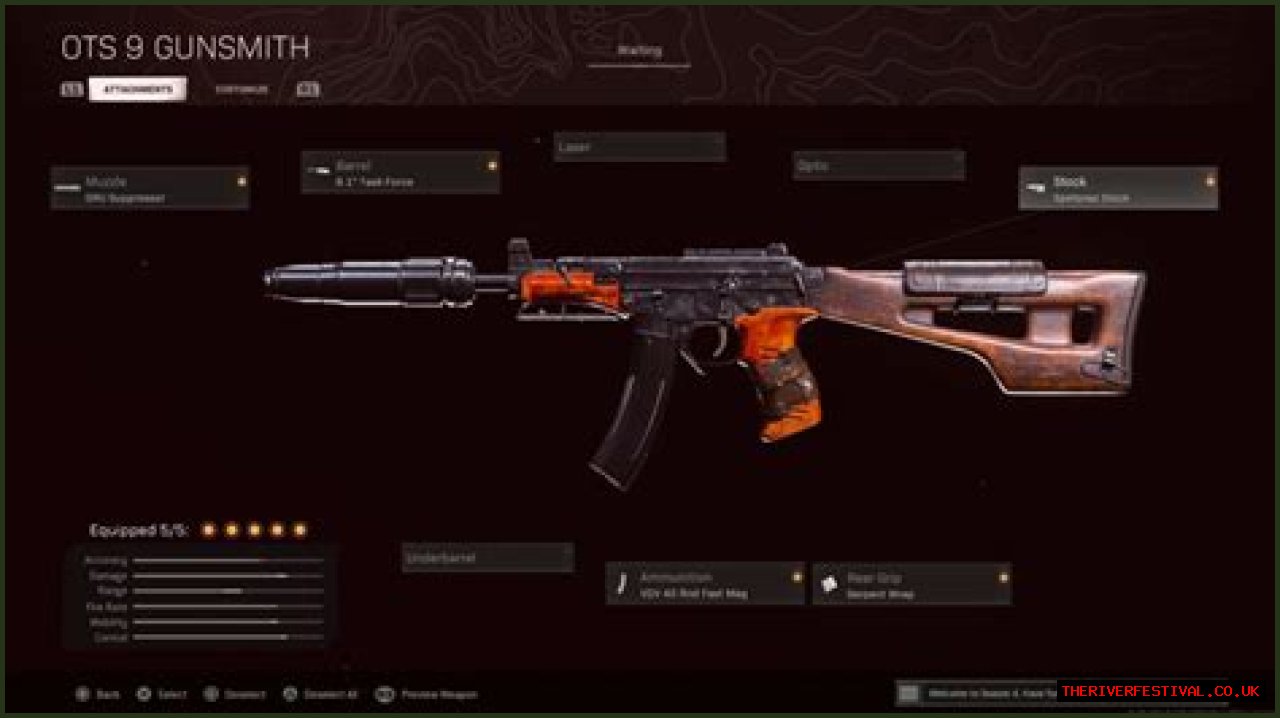
Task: Open the Customize tab
Action: (241, 89)
